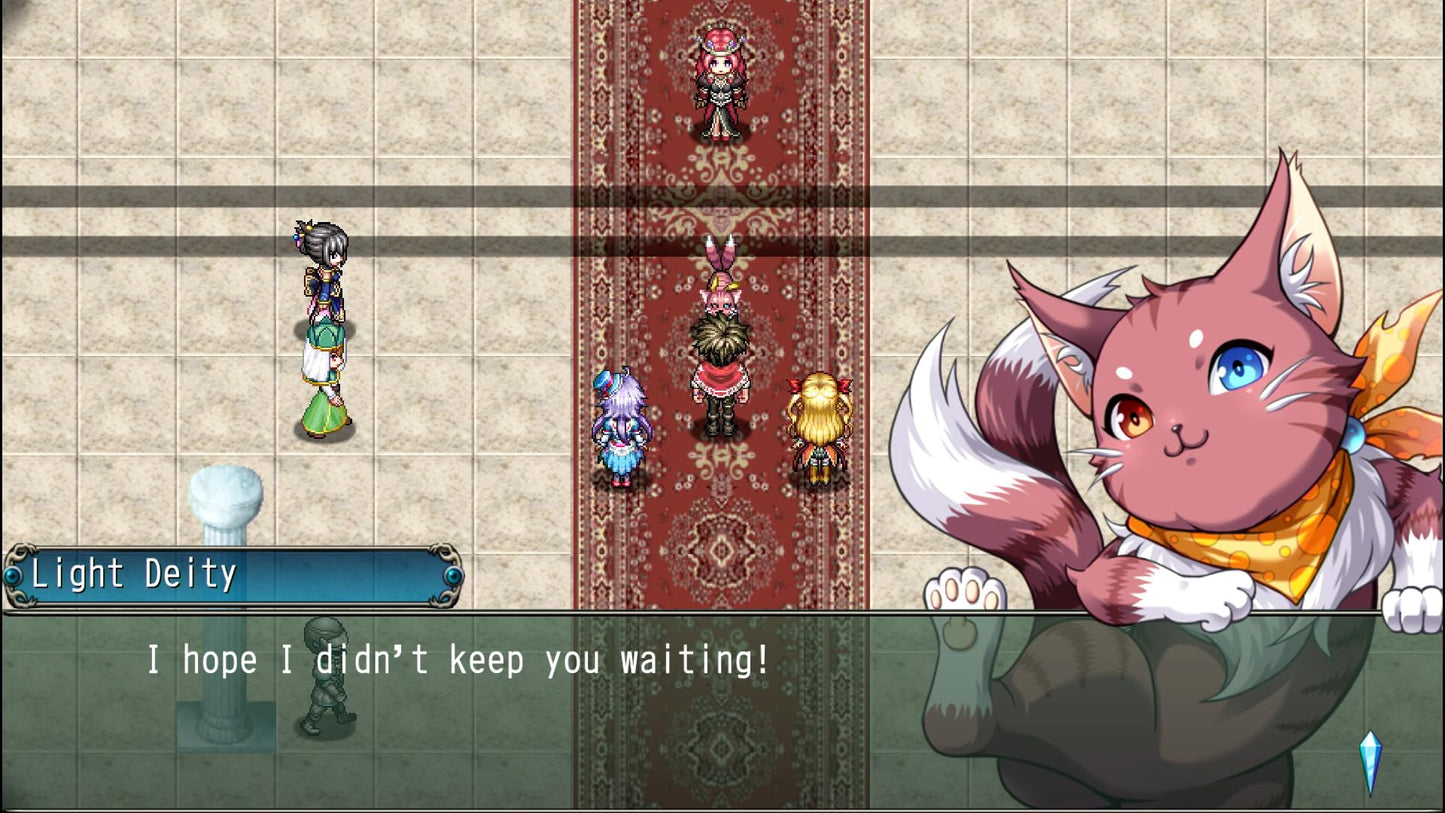Select the Light Deity name tab
The width and height of the screenshot is (1445, 813).
tap(135, 573)
